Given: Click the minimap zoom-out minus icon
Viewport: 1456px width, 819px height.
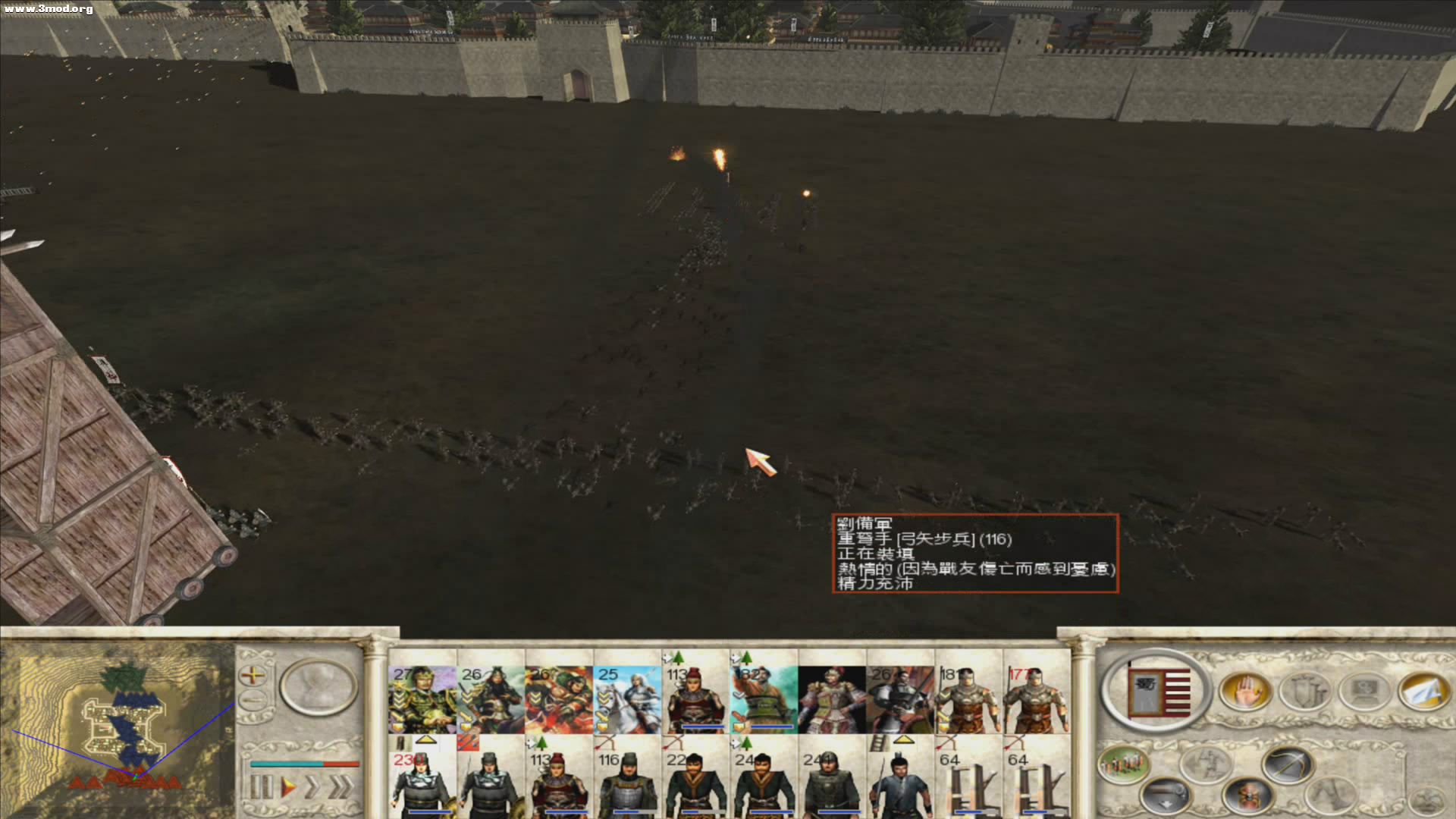Looking at the screenshot, I should click(x=253, y=700).
